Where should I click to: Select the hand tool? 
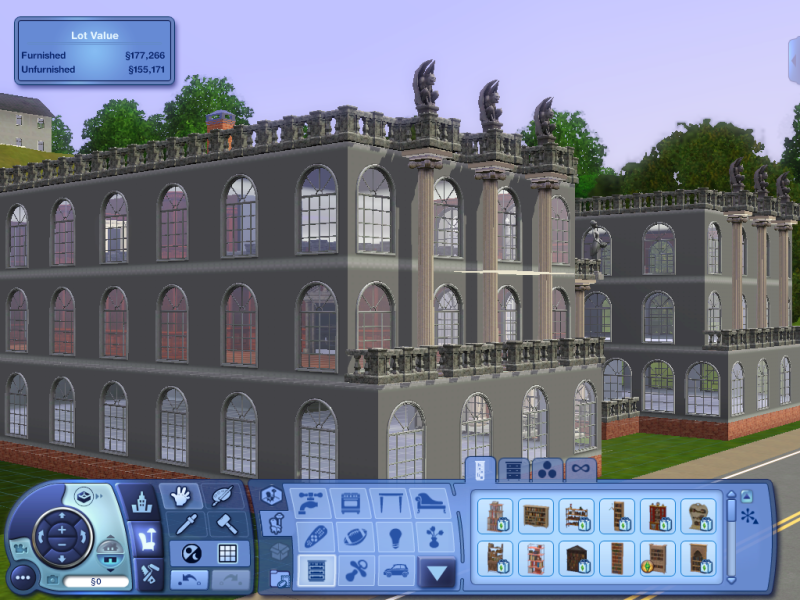[x=182, y=497]
